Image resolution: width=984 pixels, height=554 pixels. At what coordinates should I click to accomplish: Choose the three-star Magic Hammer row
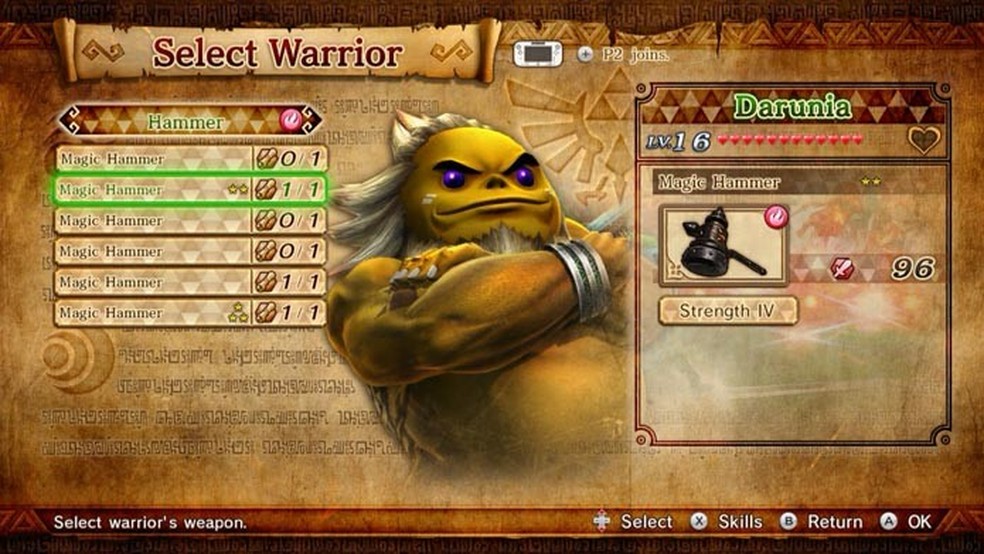(190, 313)
